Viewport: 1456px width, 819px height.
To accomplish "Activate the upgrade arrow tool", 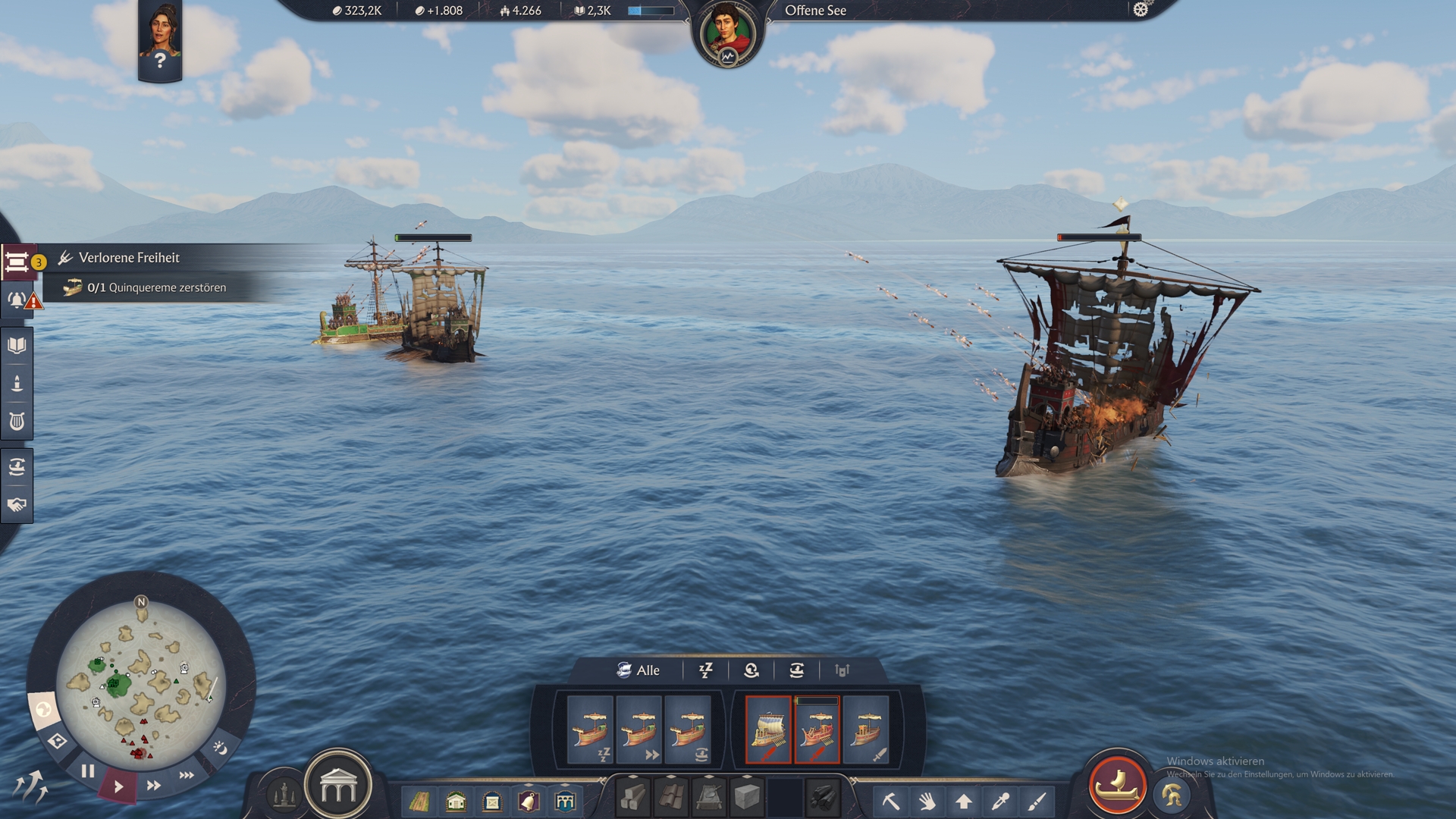I will 964,801.
